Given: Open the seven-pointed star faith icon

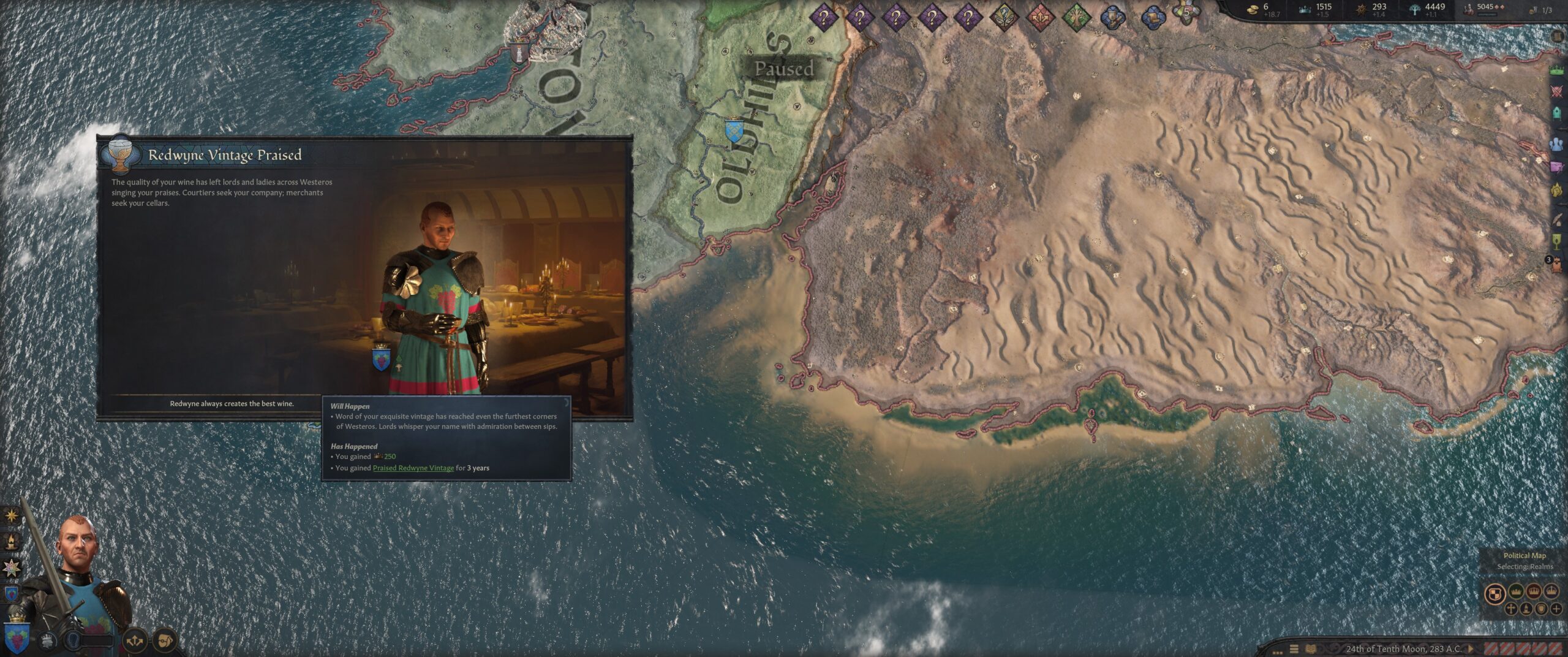Looking at the screenshot, I should click(12, 568).
